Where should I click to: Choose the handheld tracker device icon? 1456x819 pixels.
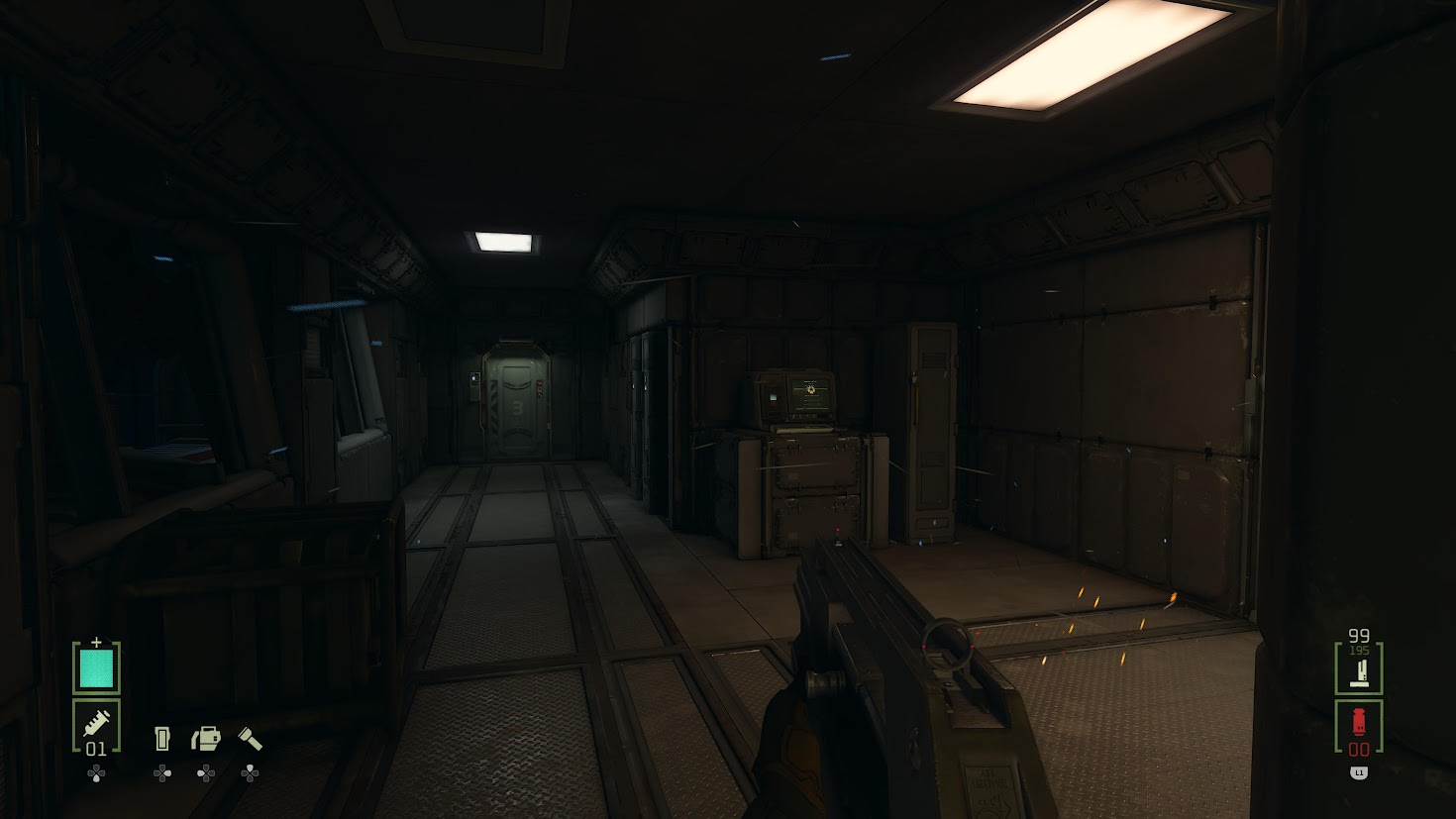pyautogui.click(x=162, y=738)
